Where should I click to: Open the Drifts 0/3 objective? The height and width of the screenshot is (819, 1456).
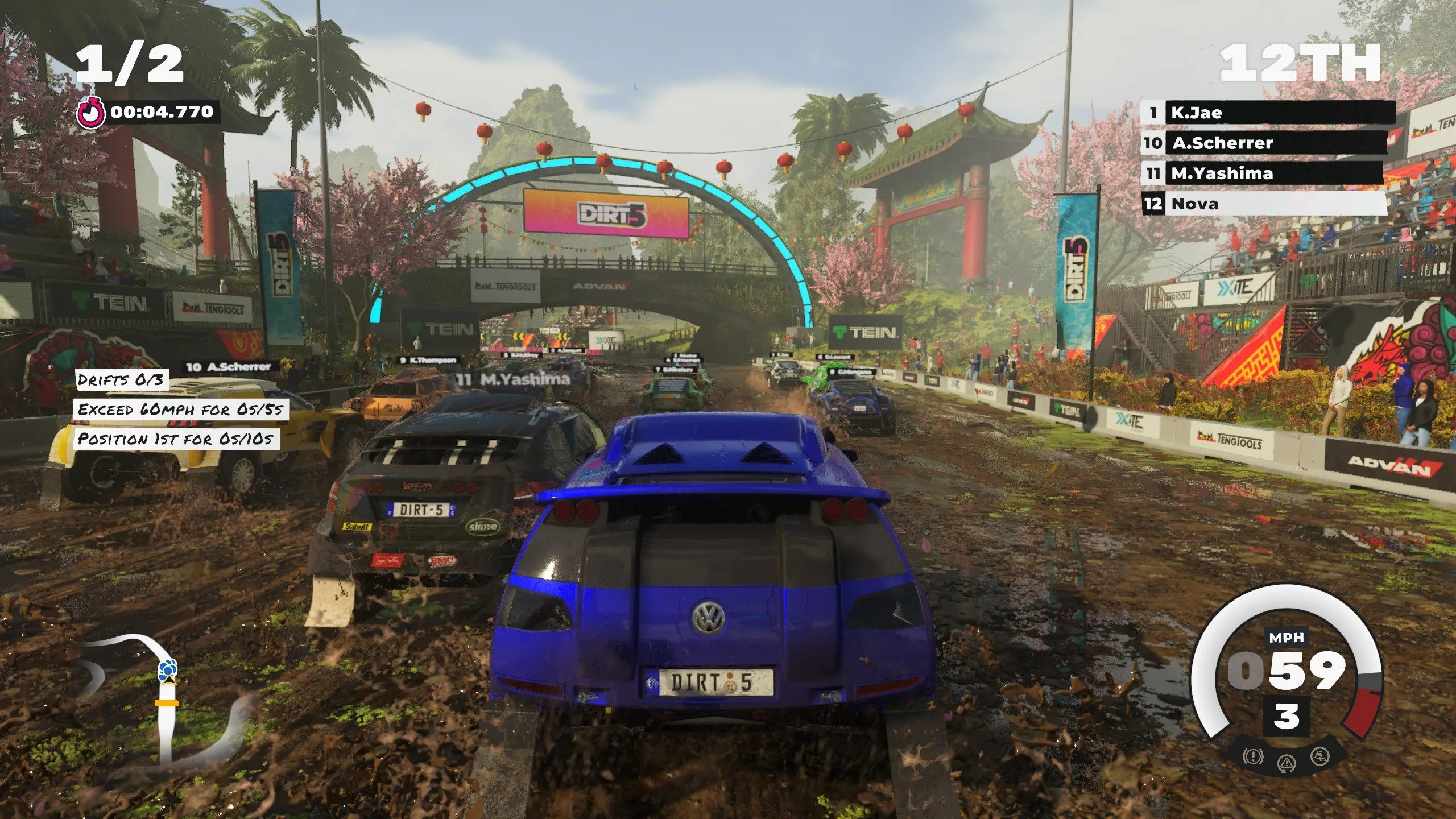tap(121, 380)
